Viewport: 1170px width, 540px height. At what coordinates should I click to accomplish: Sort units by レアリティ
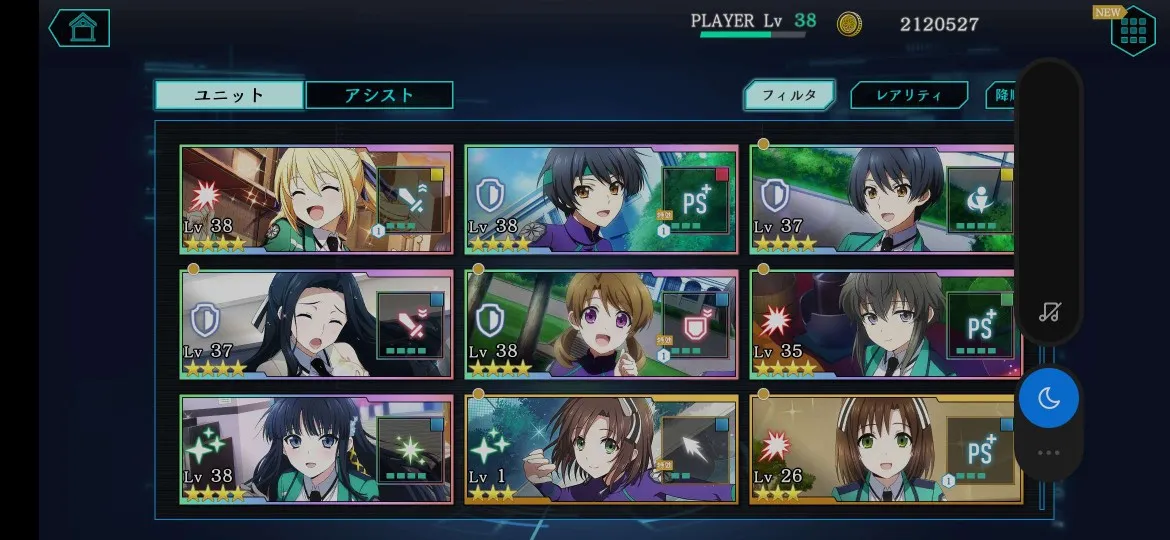click(x=909, y=95)
